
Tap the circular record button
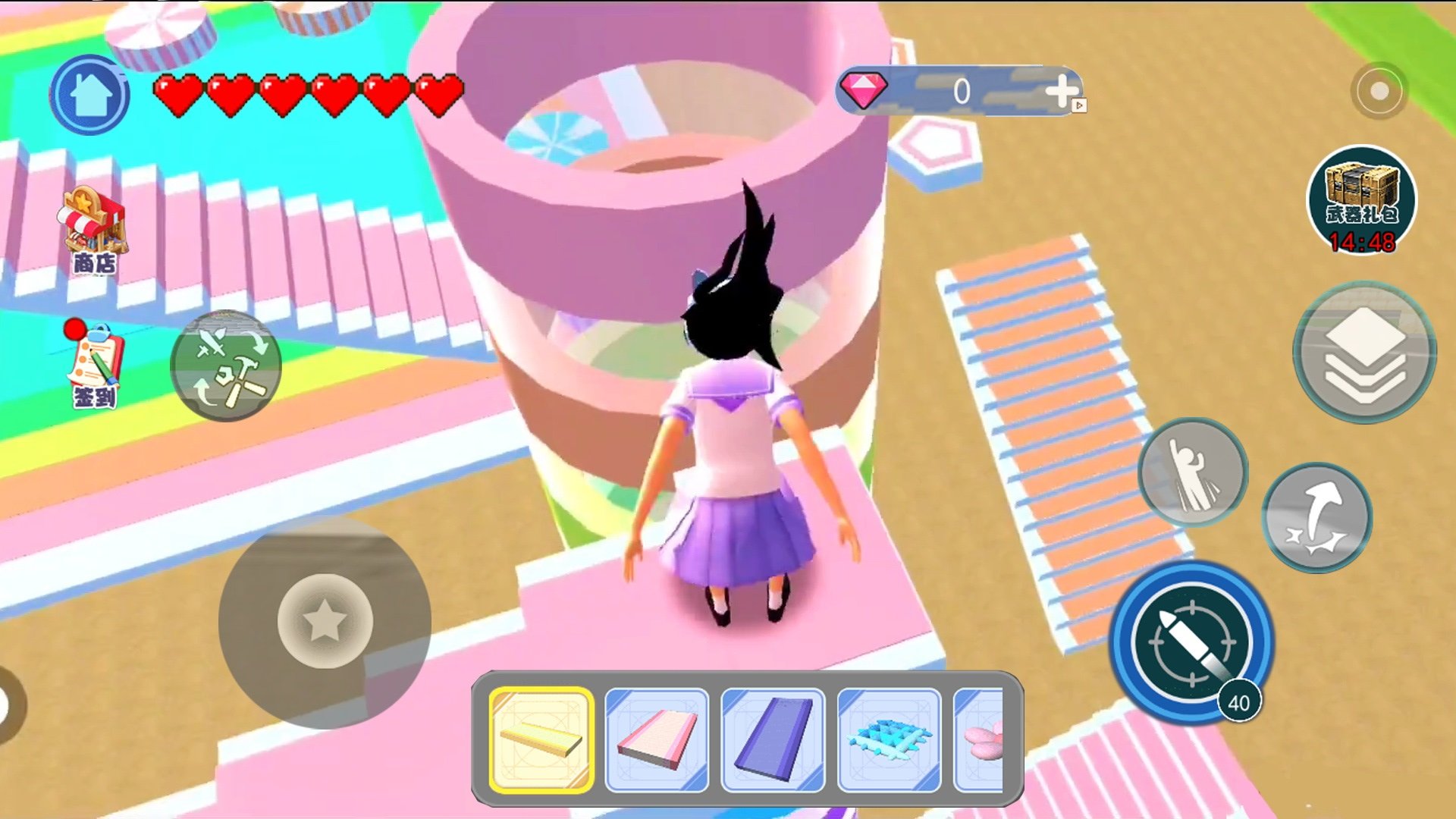[1379, 91]
